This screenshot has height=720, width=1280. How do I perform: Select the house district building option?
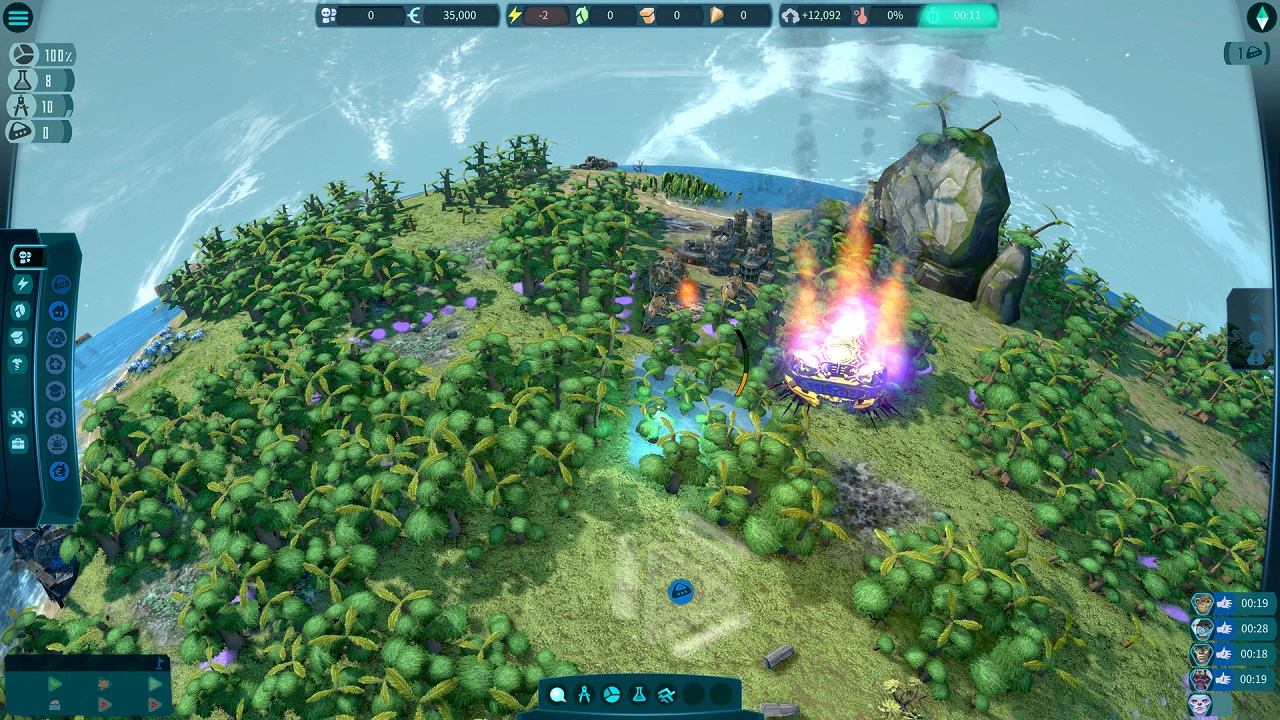pos(59,311)
